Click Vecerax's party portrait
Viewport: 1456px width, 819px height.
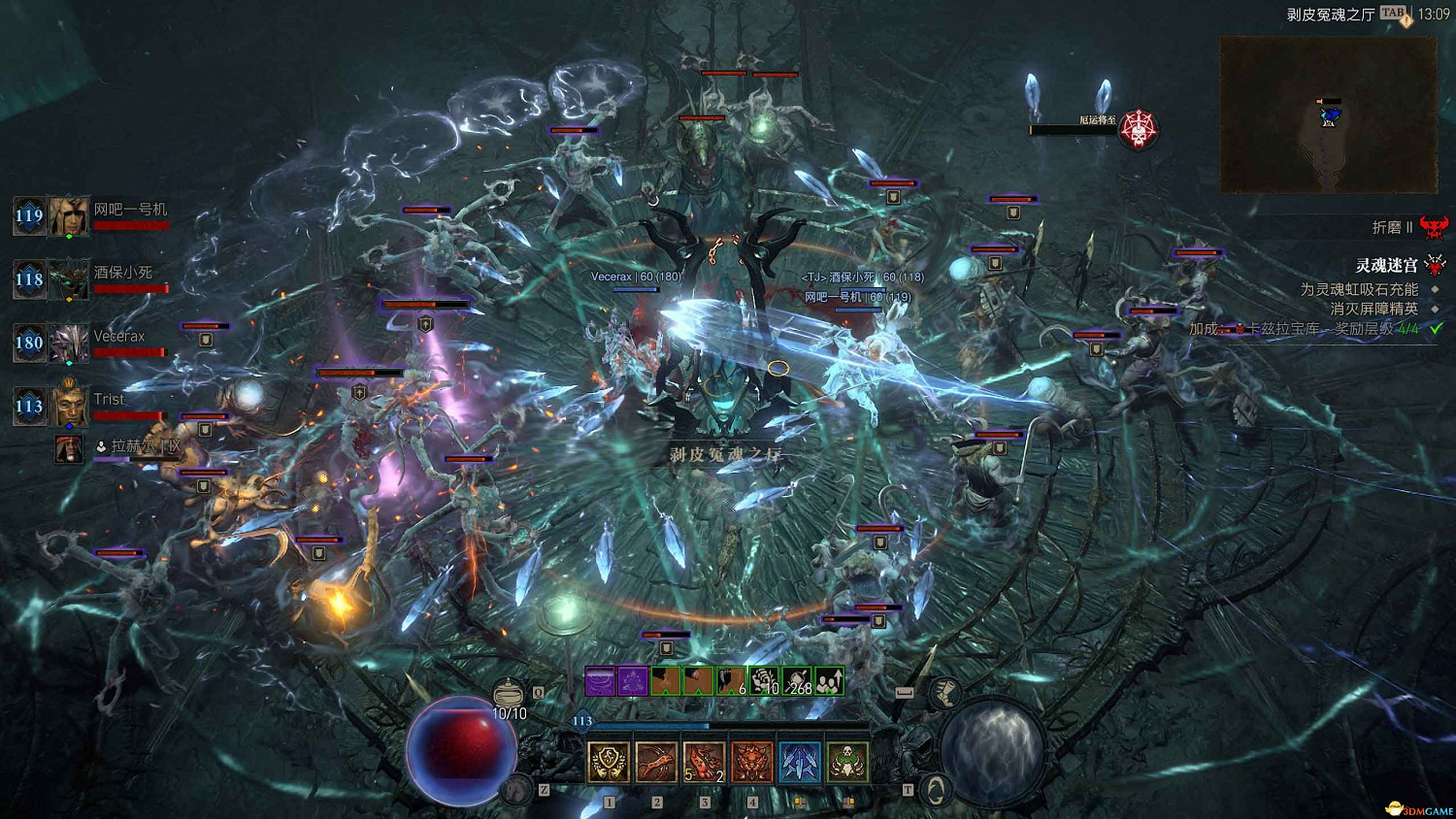(x=69, y=343)
